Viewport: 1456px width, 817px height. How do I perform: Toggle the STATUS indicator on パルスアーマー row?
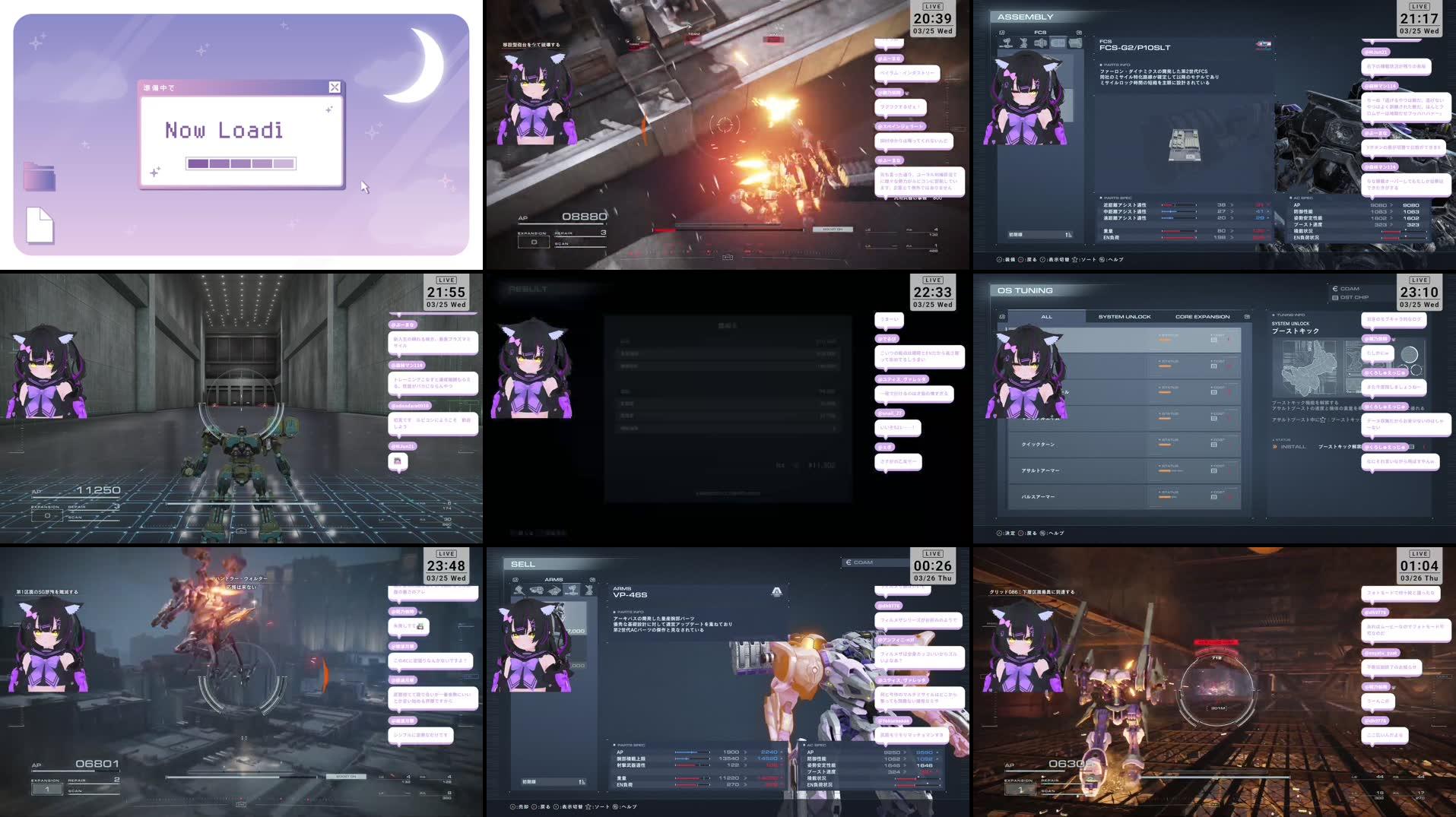tap(1166, 495)
